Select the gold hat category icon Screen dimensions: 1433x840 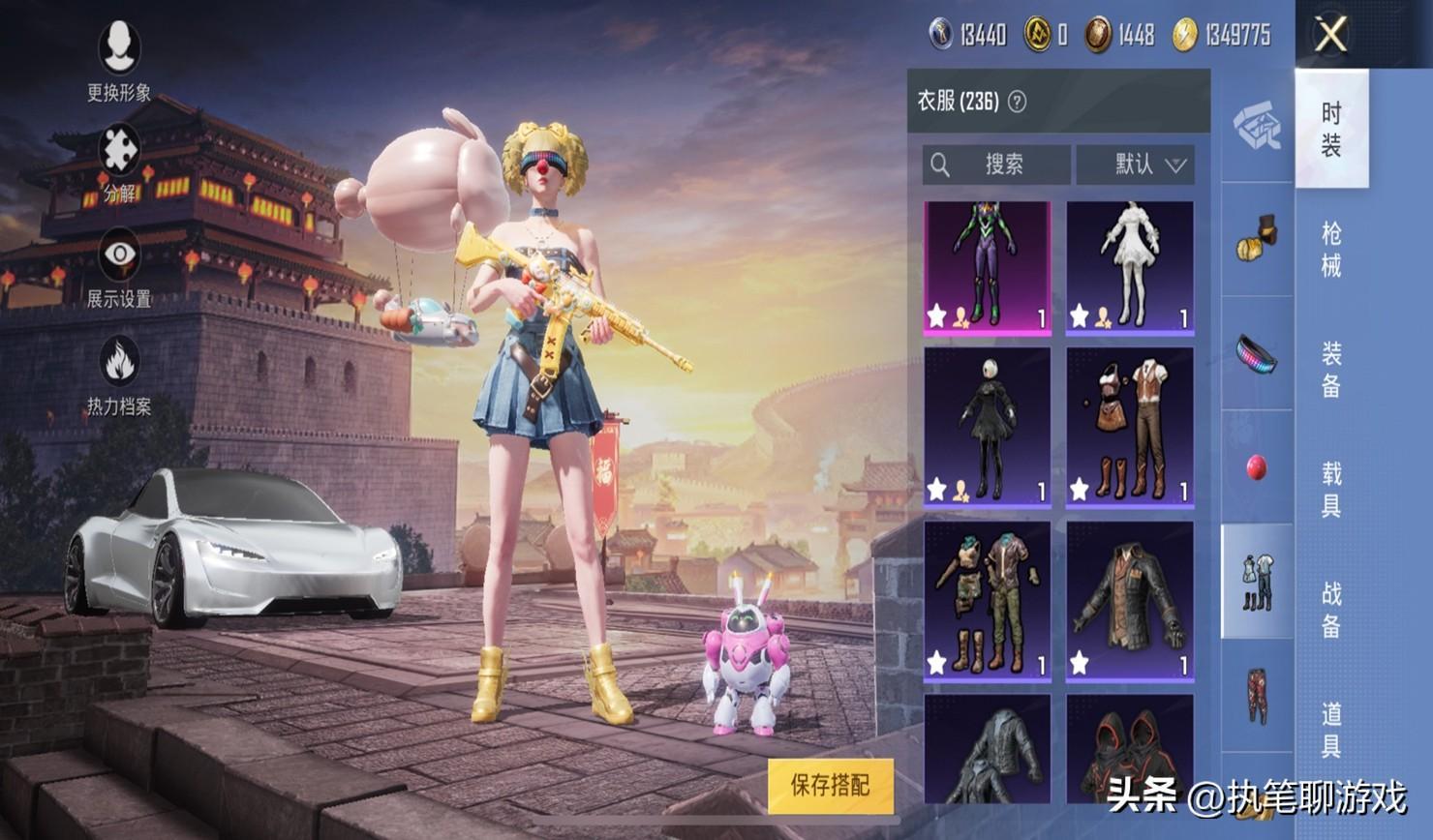click(x=1257, y=237)
